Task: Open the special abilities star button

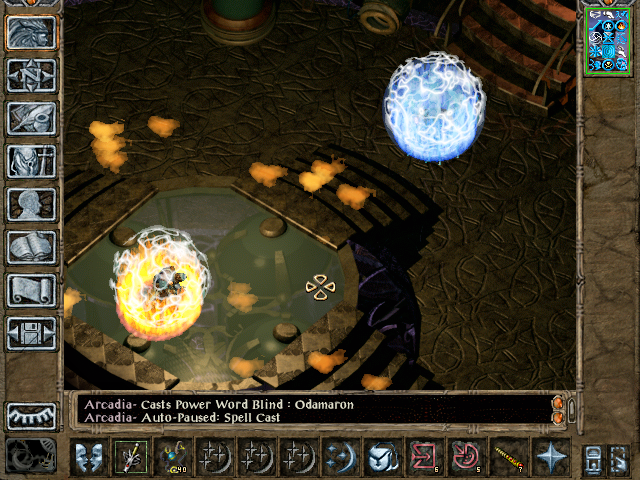Action: point(550,456)
